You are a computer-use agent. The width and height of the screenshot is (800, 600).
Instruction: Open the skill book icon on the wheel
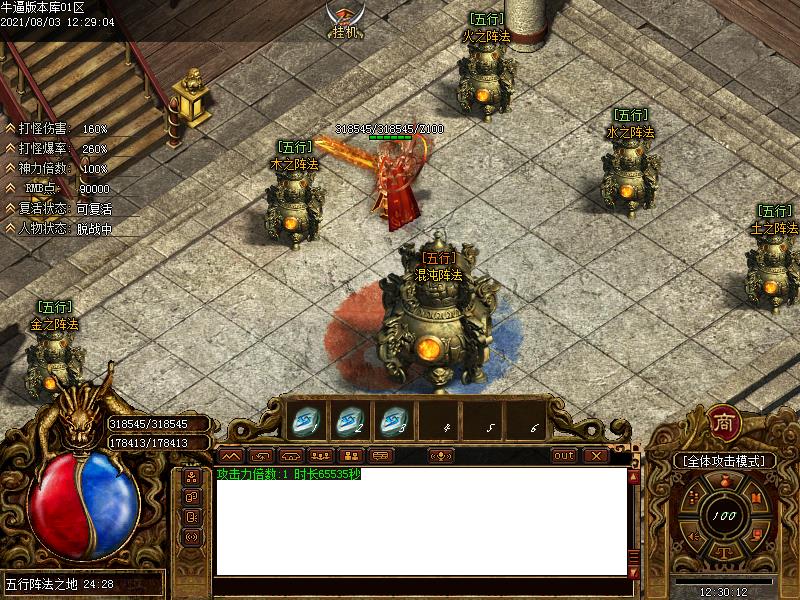coord(757,497)
